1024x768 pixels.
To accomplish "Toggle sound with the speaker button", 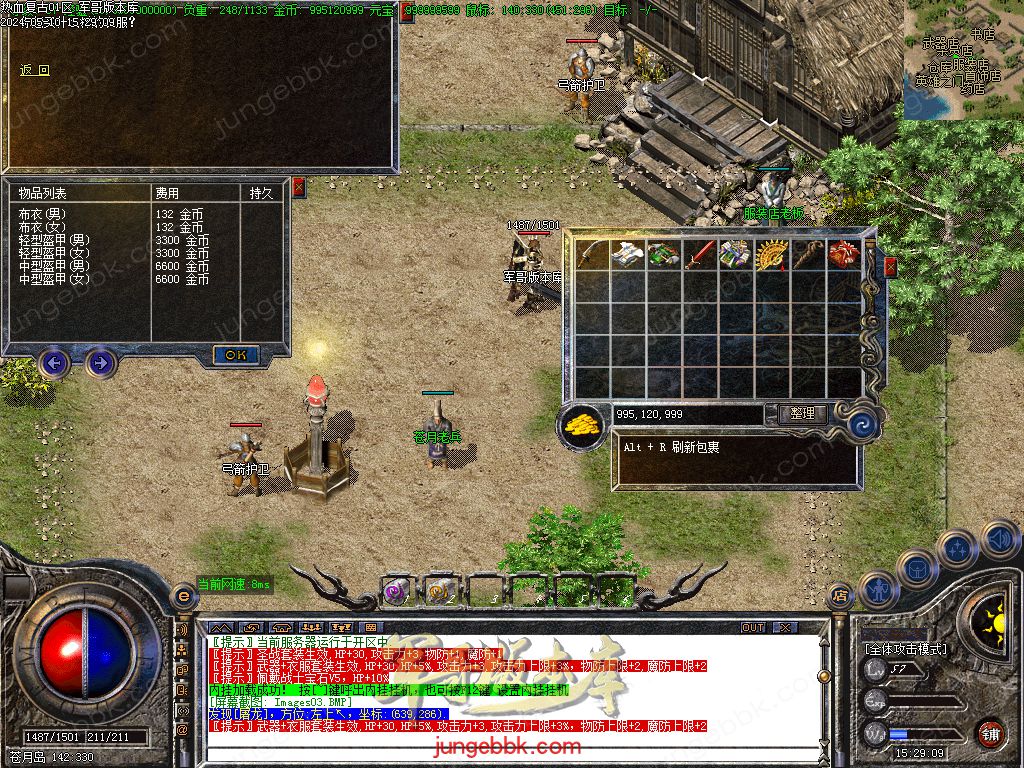I will tap(999, 540).
